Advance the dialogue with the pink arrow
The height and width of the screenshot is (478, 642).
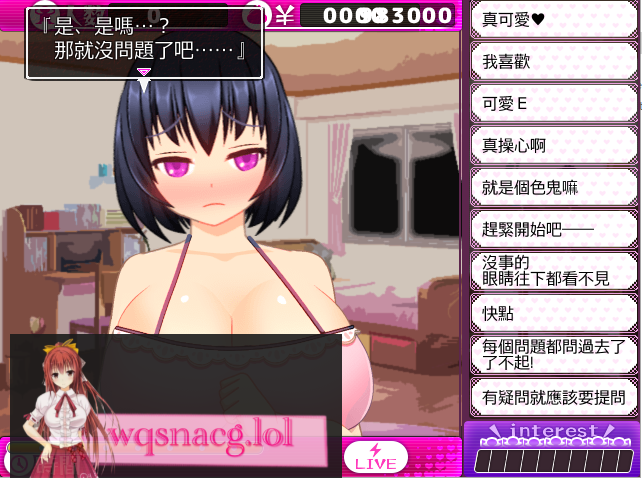pyautogui.click(x=144, y=72)
